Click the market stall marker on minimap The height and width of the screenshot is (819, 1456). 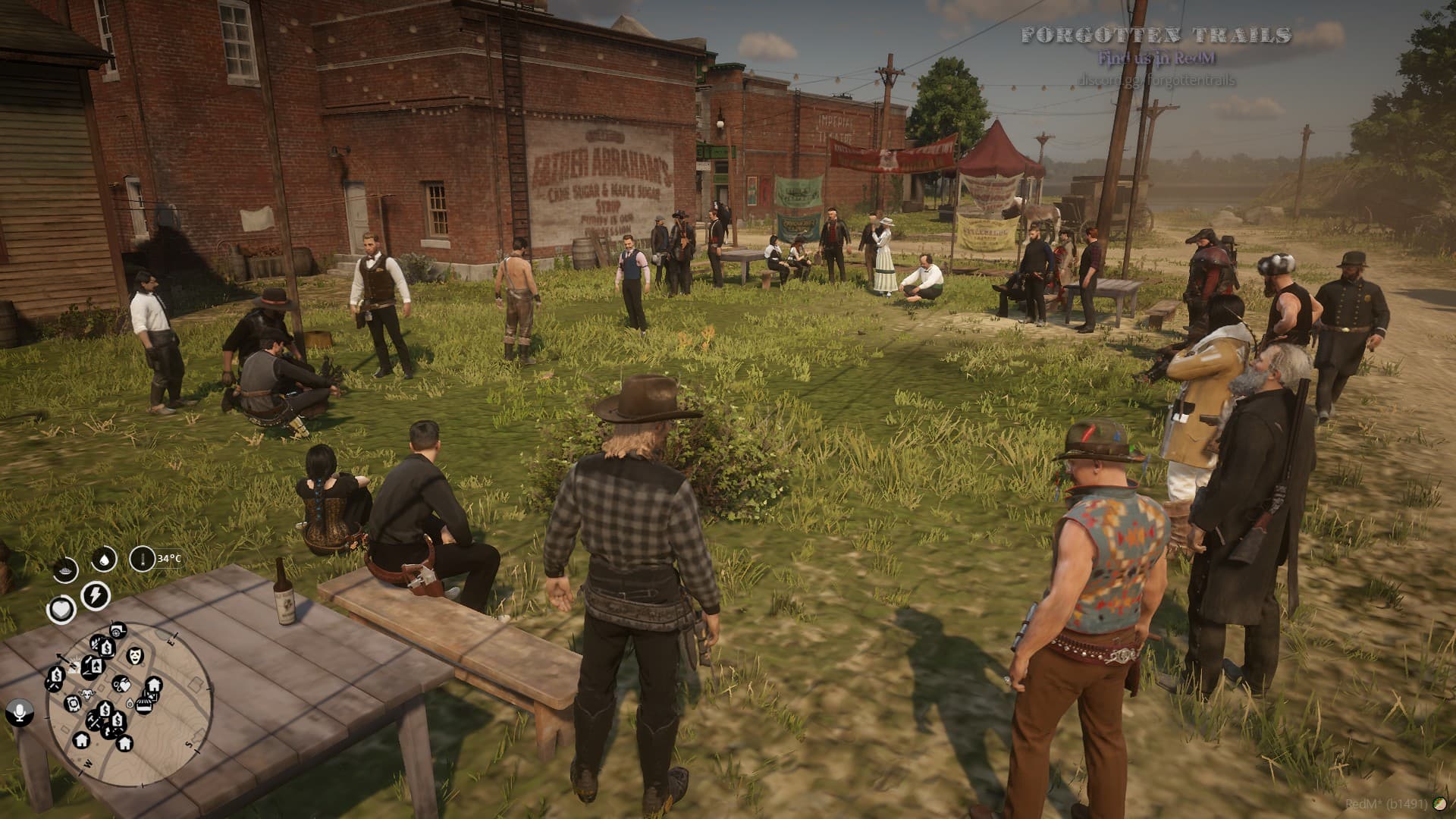pyautogui.click(x=145, y=704)
